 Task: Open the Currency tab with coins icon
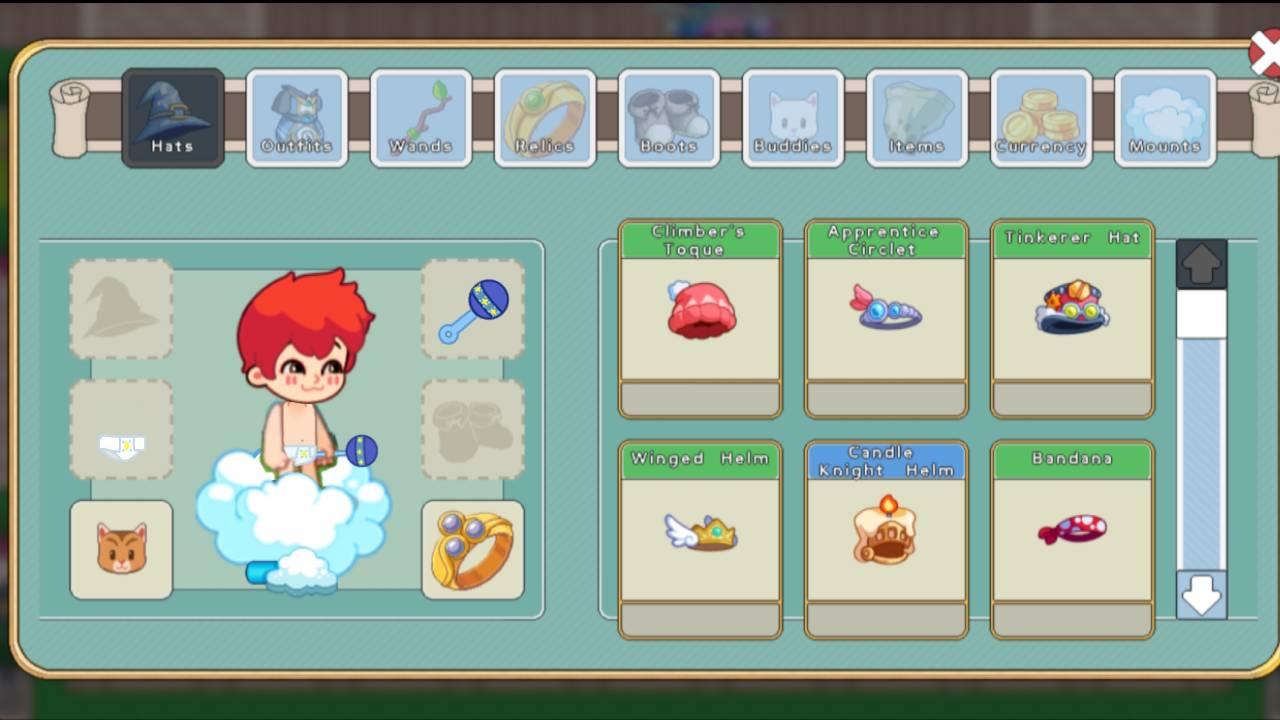pyautogui.click(x=1040, y=117)
